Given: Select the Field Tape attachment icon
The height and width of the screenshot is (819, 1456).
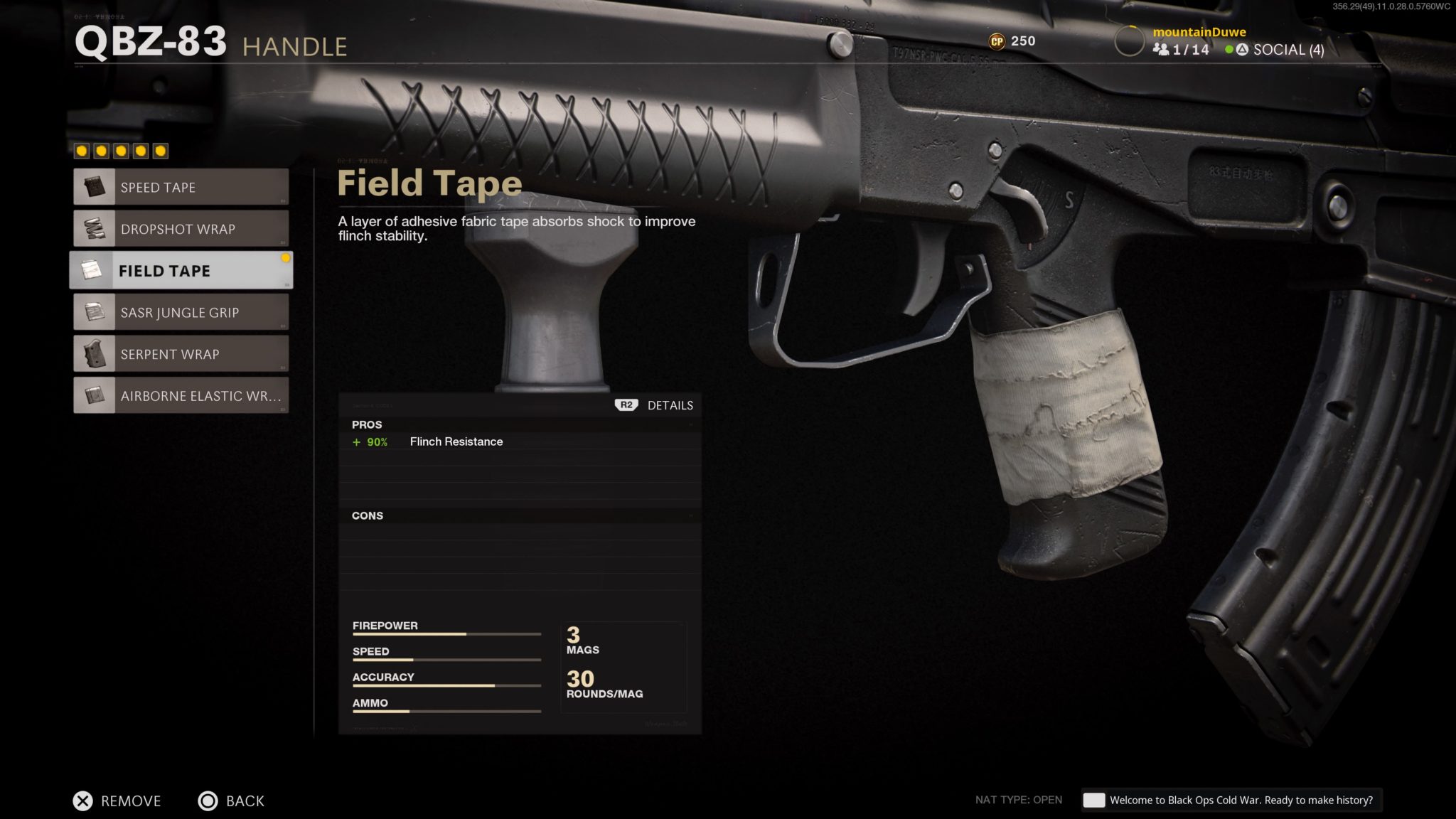Looking at the screenshot, I should [93, 270].
